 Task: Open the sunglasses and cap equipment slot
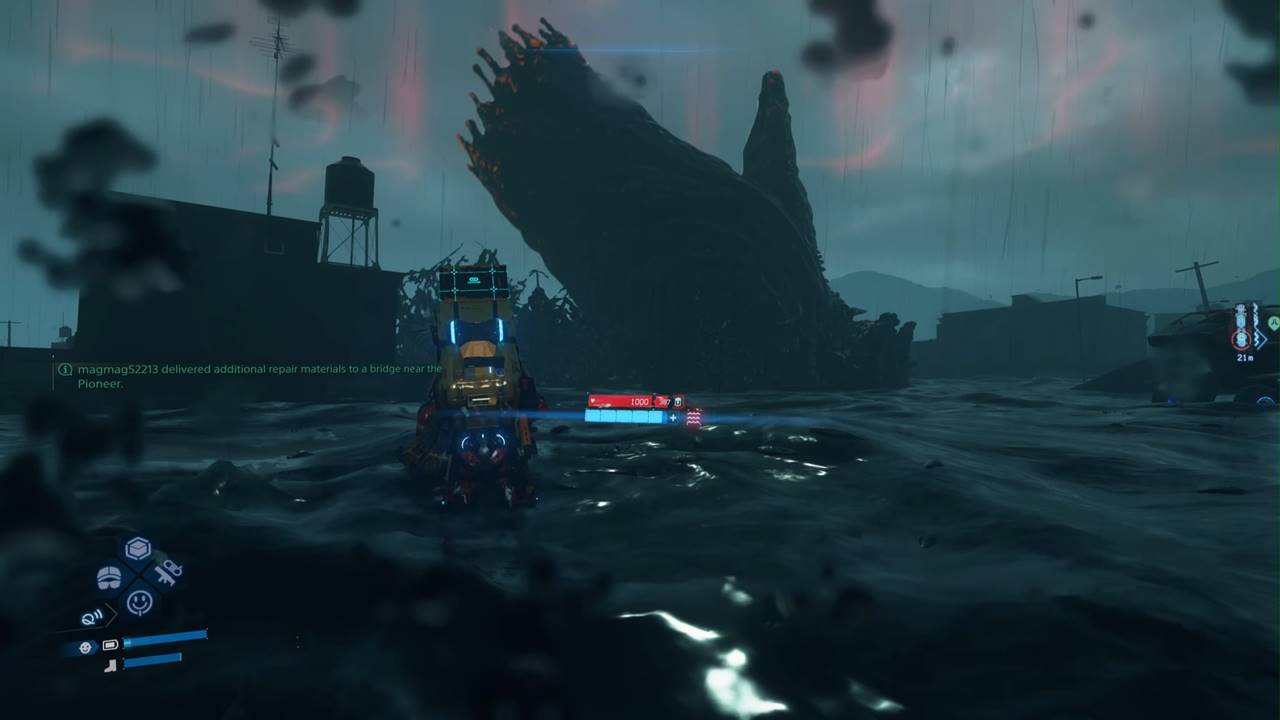tap(109, 577)
